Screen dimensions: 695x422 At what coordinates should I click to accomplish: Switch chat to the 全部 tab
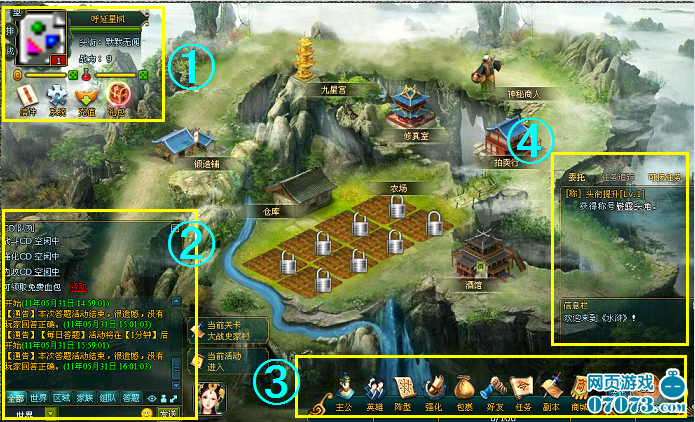point(15,397)
